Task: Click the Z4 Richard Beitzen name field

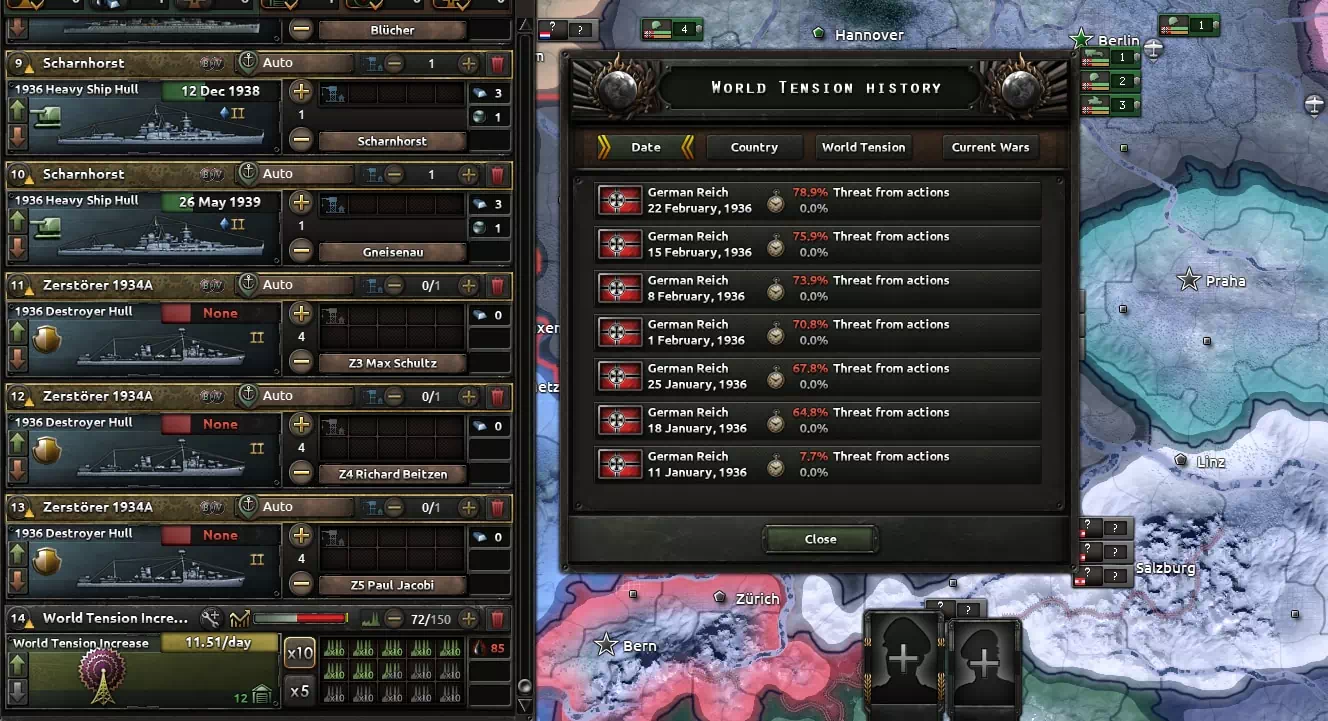Action: 392,474
